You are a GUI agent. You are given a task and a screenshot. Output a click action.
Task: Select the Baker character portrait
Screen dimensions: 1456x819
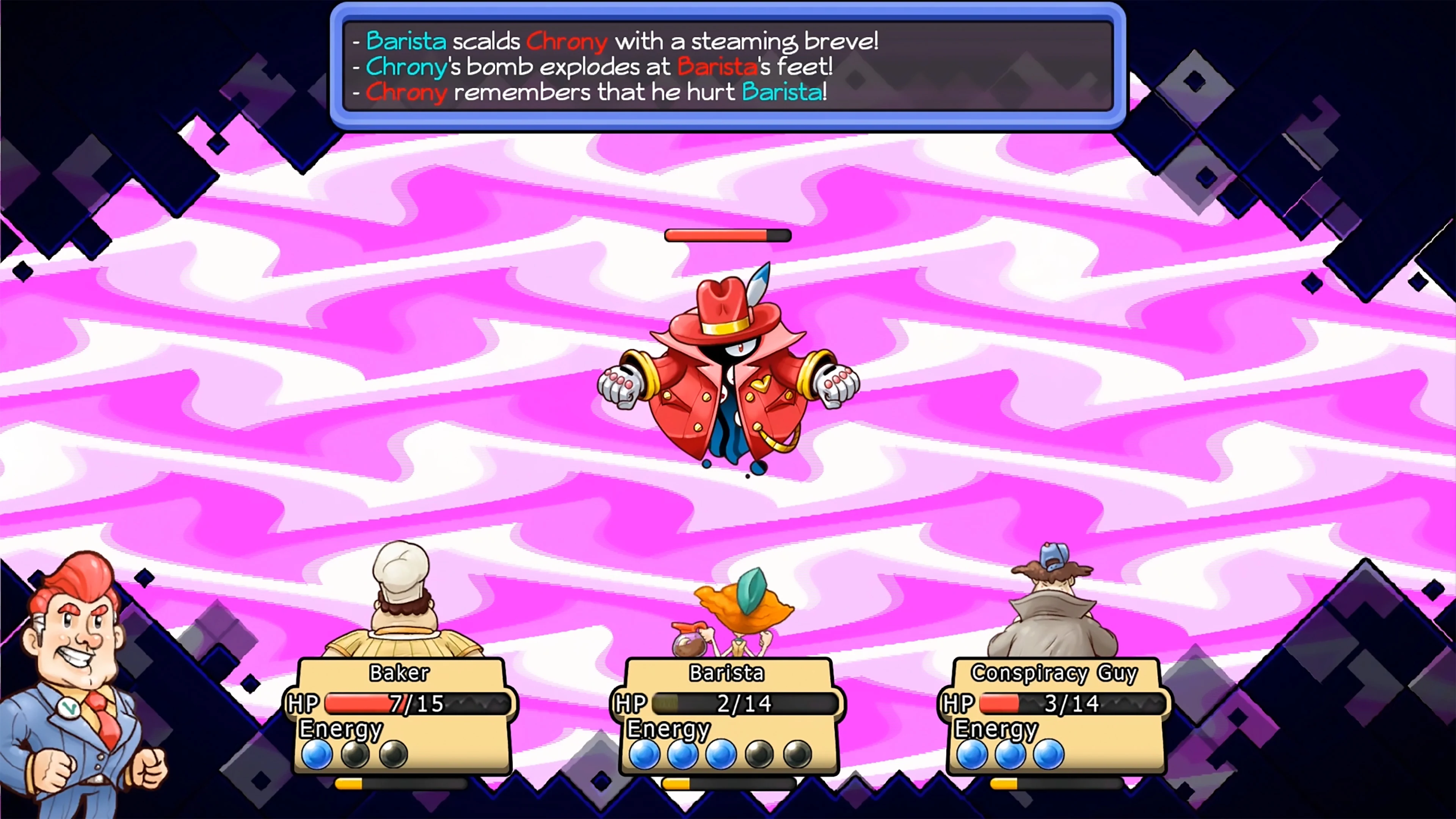401,610
